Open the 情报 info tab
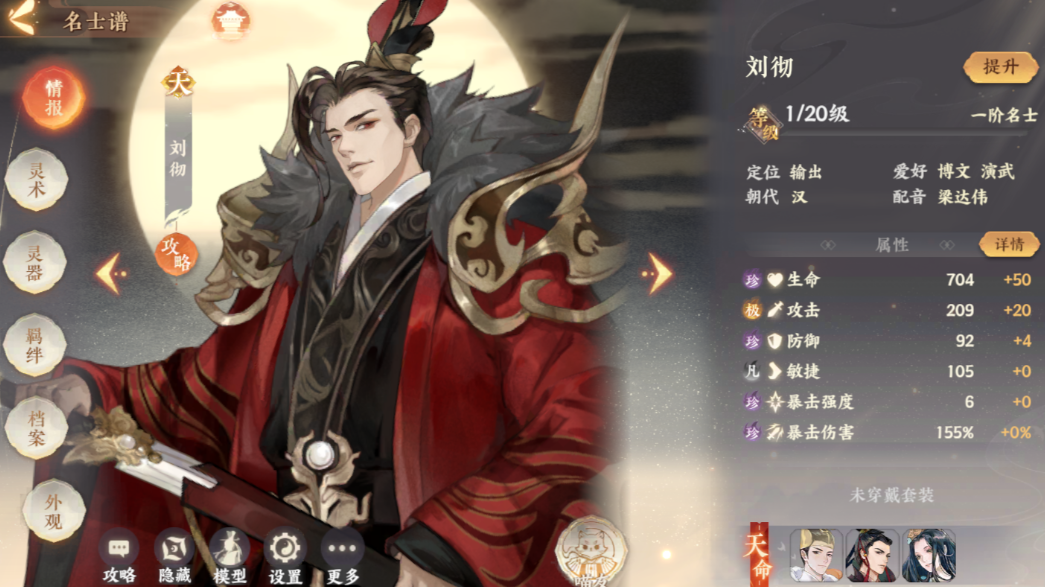The image size is (1045, 587). click(53, 97)
